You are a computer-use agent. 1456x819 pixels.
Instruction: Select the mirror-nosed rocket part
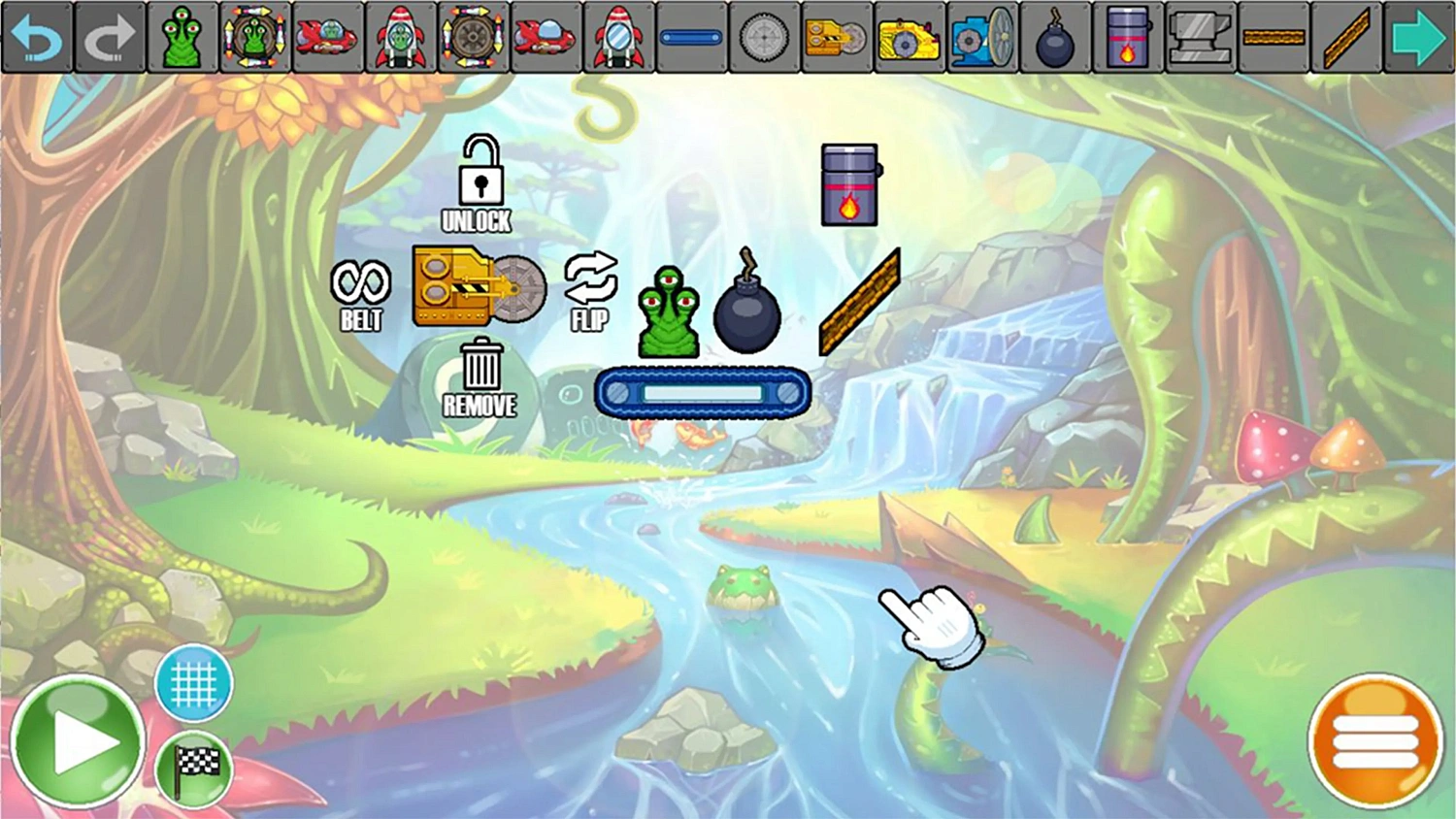pyautogui.click(x=618, y=37)
